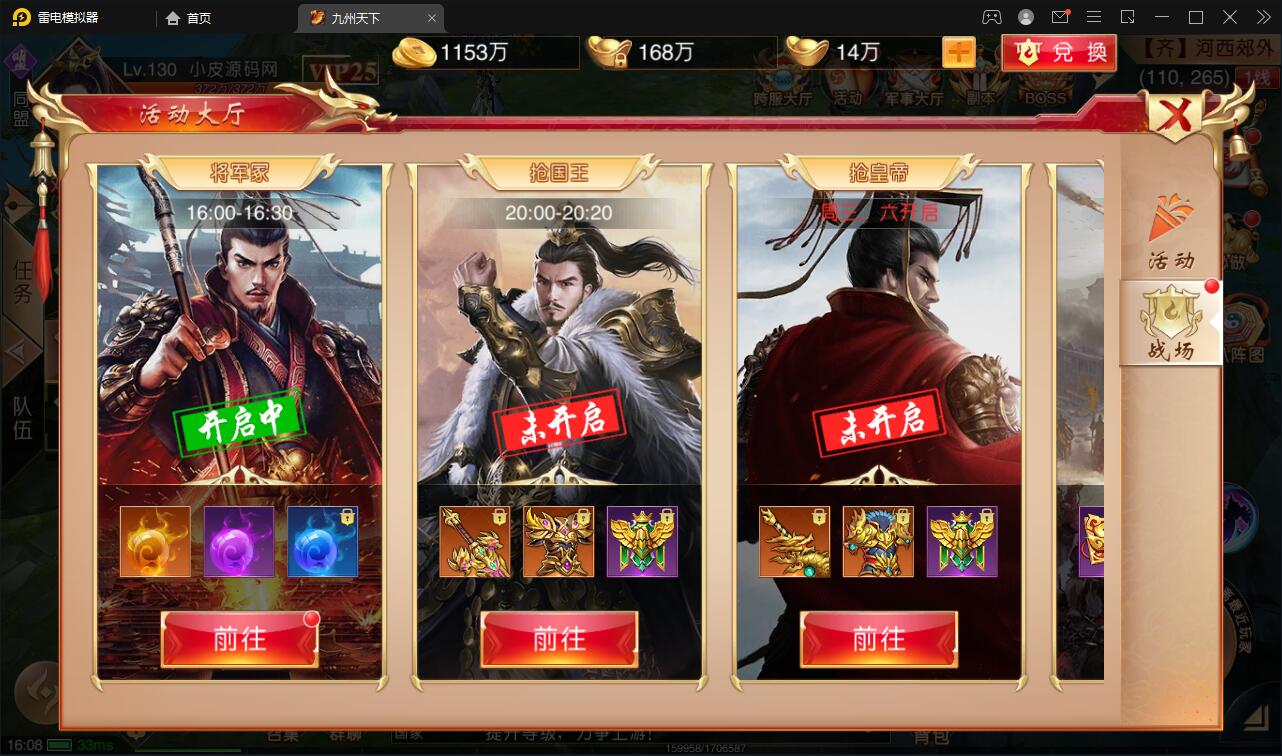Open the 兑换 exchange button
This screenshot has width=1282, height=756.
click(1060, 53)
